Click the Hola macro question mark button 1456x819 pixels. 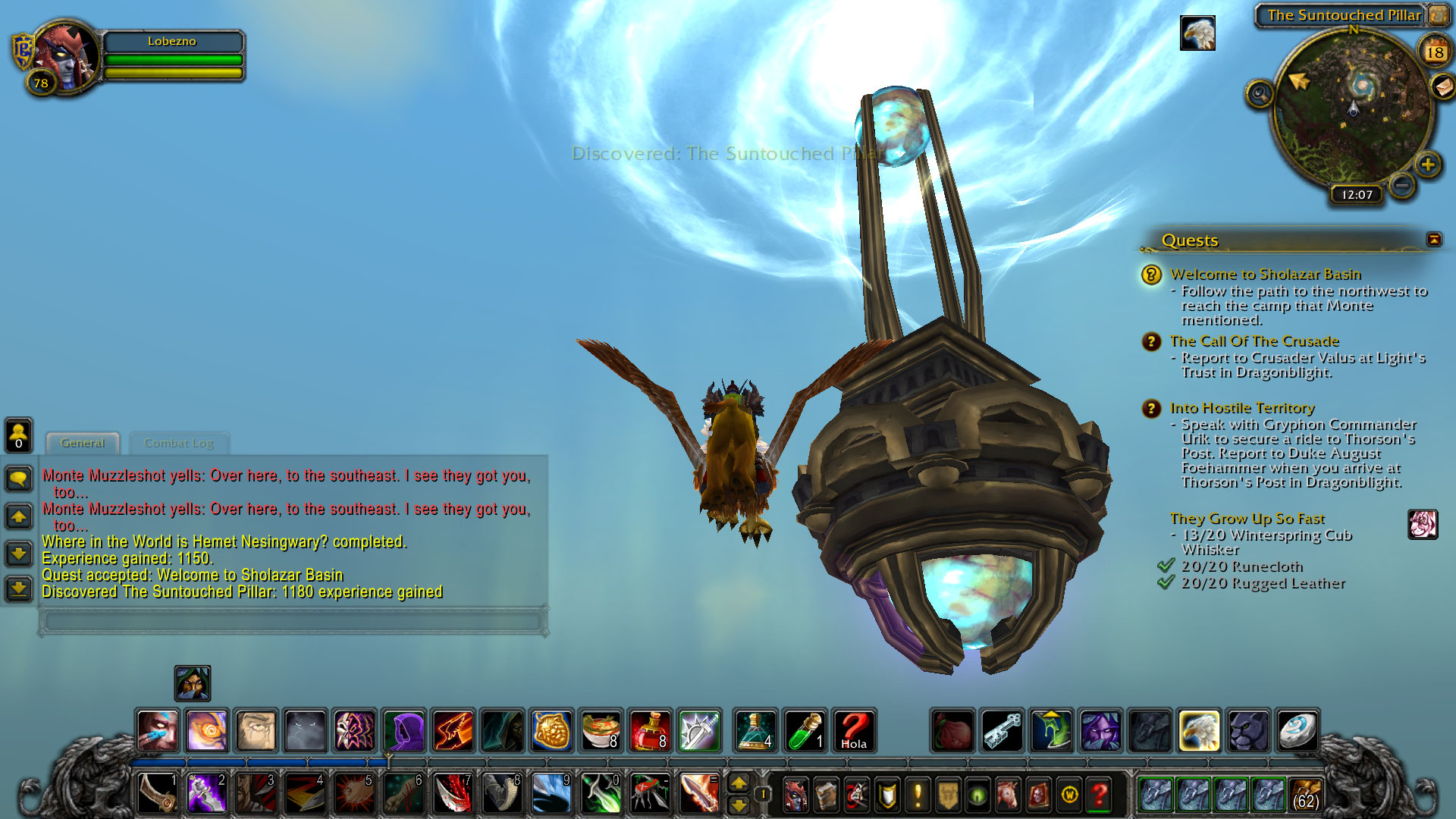tap(854, 731)
